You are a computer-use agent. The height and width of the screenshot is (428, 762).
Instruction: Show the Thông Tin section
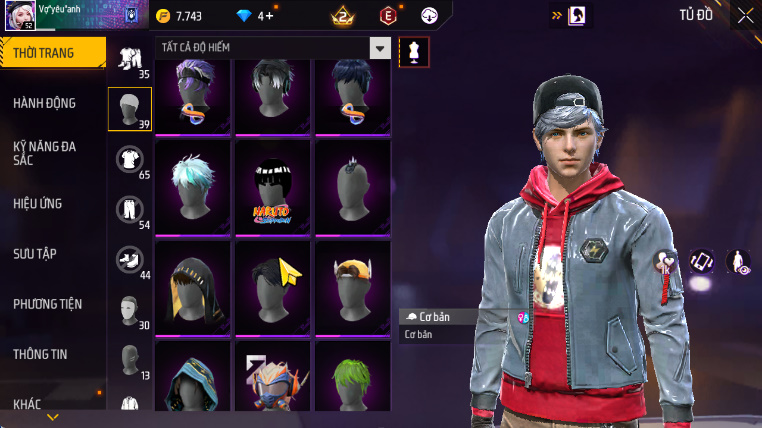(x=41, y=353)
